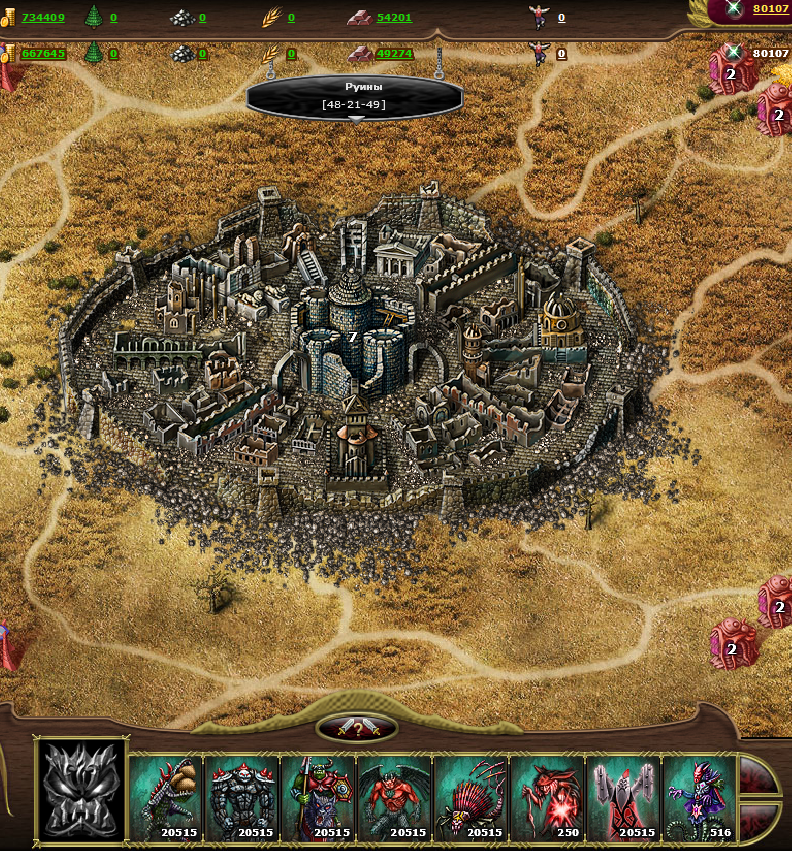Select the green orc with shield unit
This screenshot has width=792, height=851.
point(318,798)
